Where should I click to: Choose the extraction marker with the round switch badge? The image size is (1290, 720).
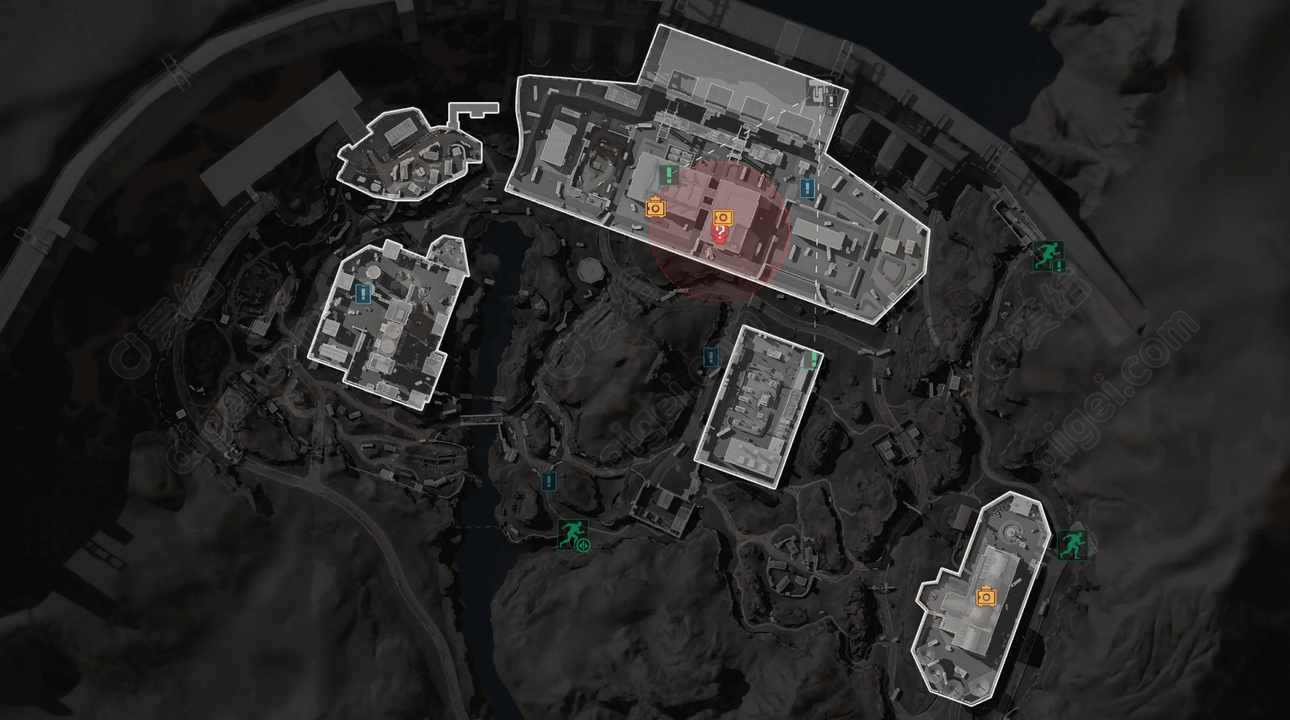click(x=573, y=535)
